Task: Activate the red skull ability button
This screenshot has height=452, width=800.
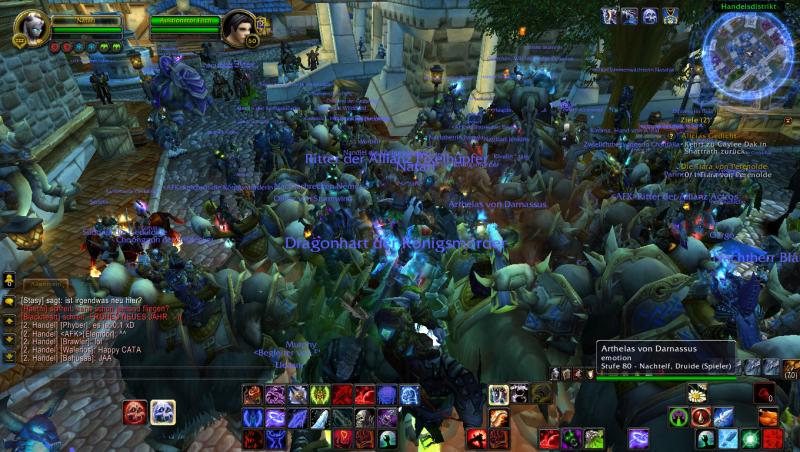Action: click(136, 411)
